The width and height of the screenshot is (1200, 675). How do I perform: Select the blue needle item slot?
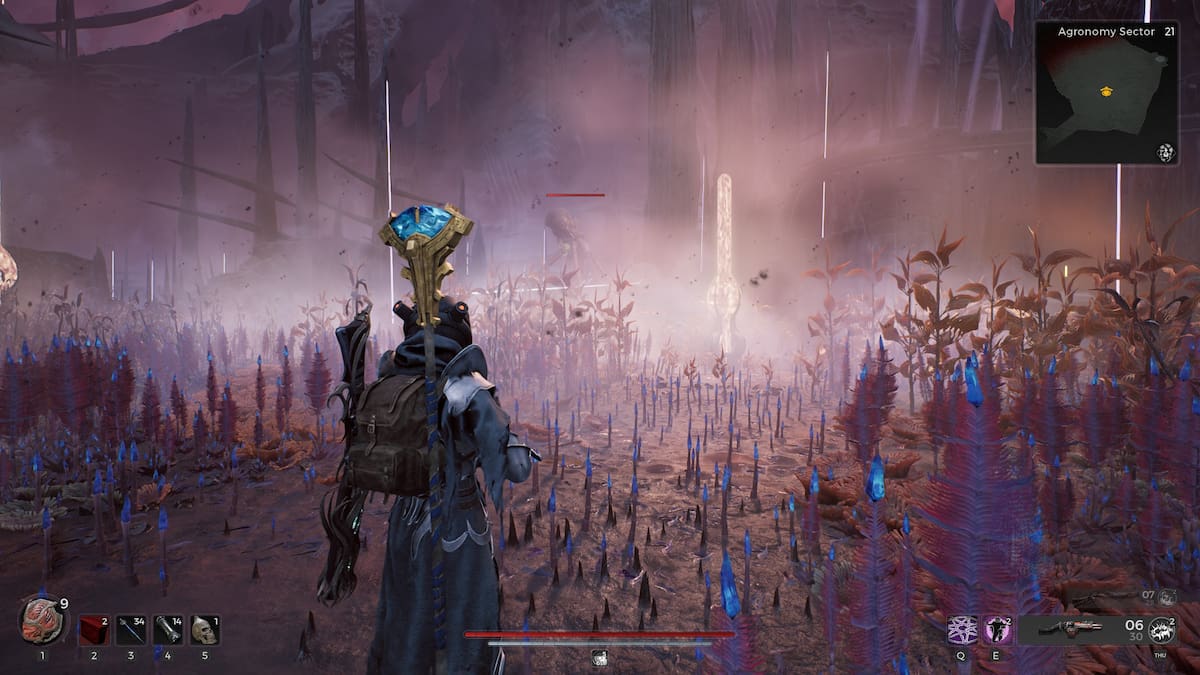(131, 630)
